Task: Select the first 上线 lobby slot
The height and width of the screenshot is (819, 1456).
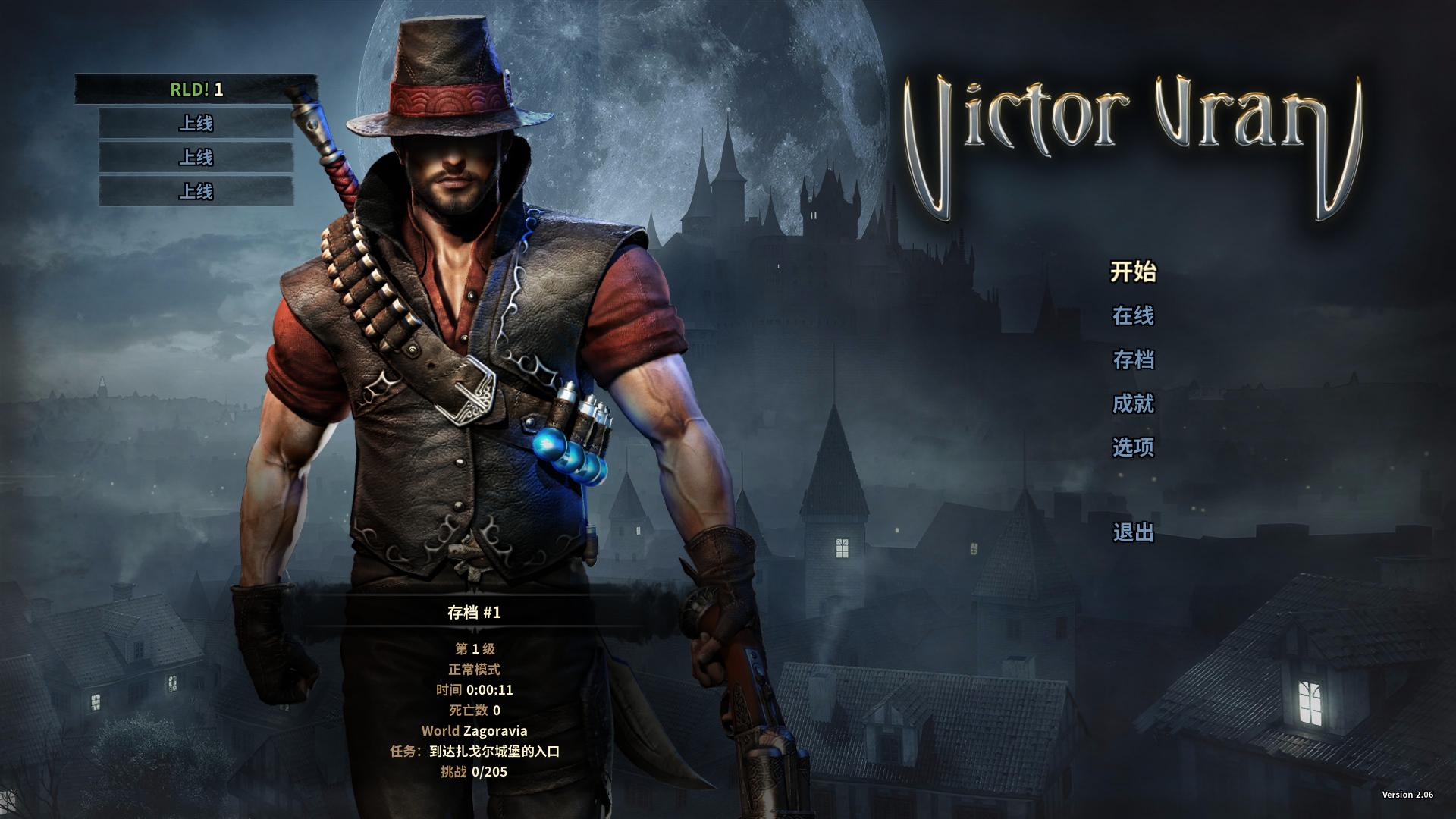Action: click(x=195, y=124)
